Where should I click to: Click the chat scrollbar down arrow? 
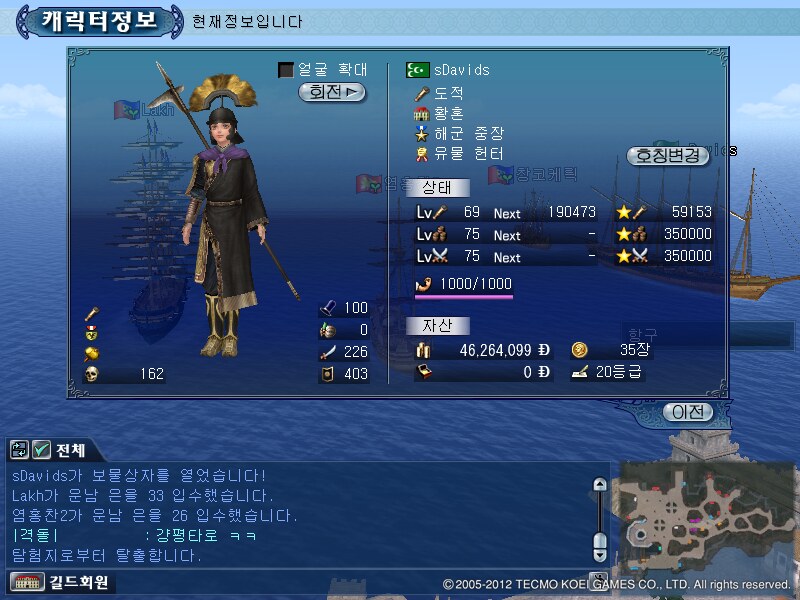tap(600, 553)
